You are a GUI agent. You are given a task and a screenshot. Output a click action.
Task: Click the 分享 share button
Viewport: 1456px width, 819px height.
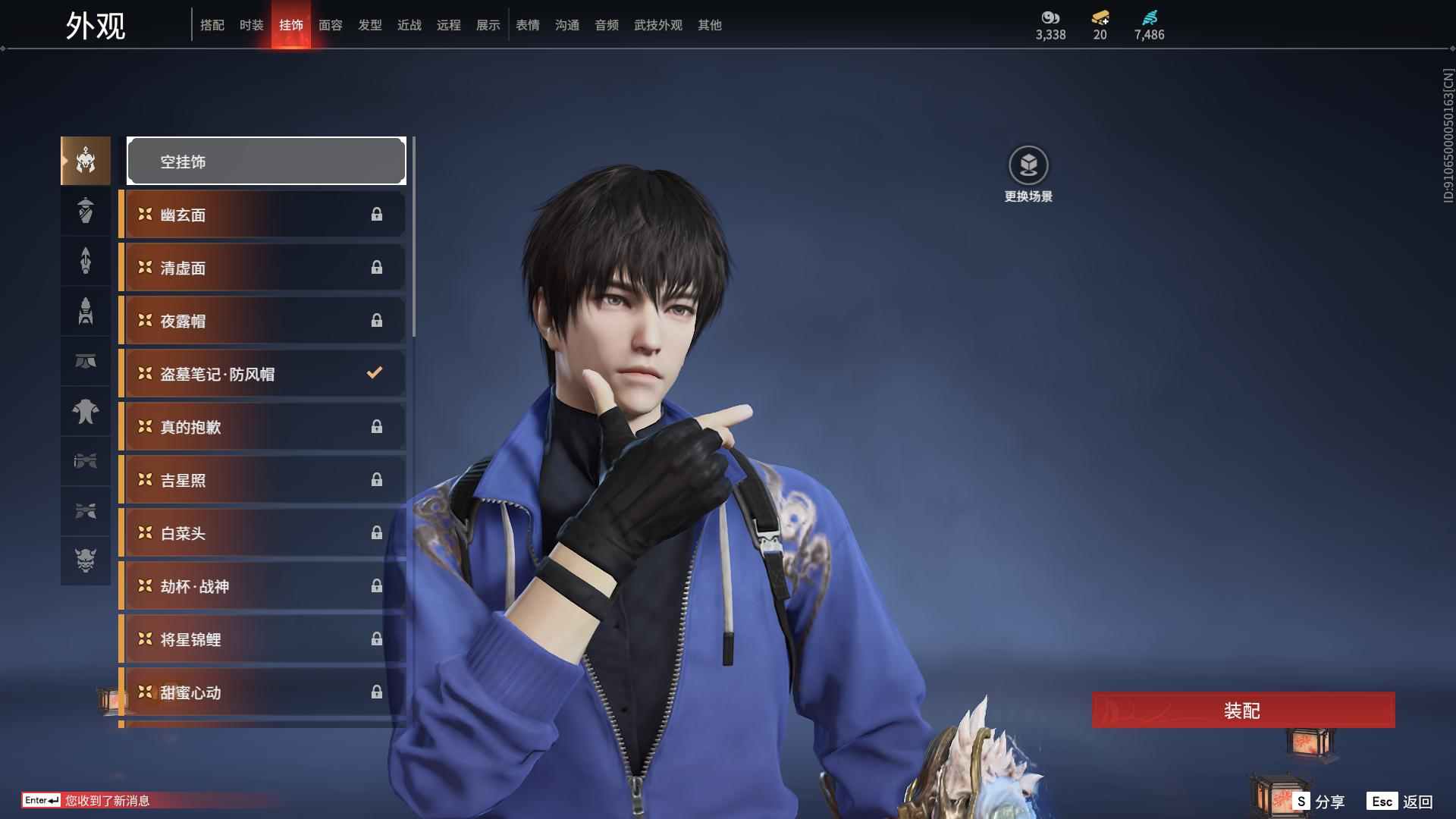point(1320,802)
